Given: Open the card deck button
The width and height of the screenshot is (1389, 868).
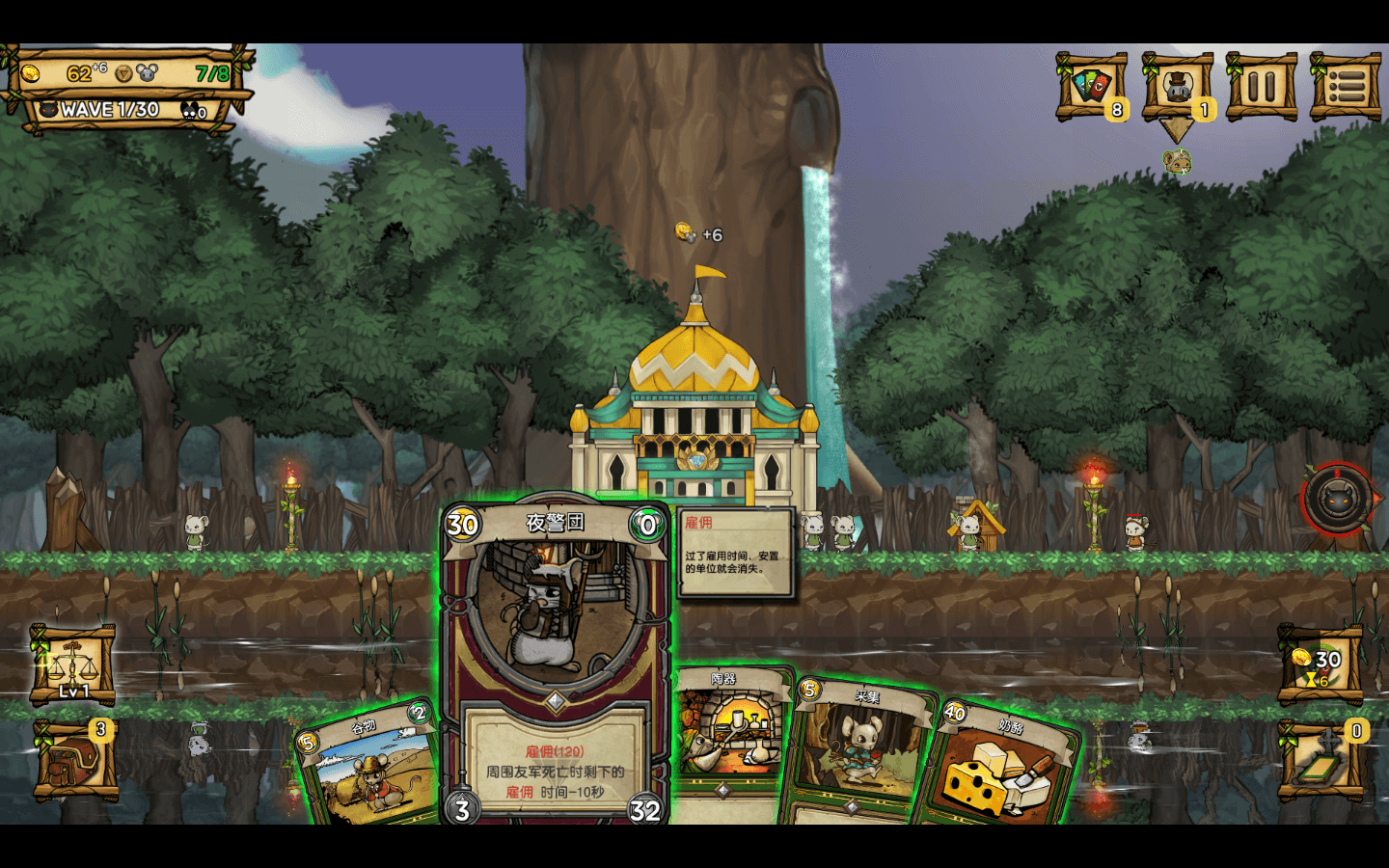Looking at the screenshot, I should click(x=1092, y=87).
